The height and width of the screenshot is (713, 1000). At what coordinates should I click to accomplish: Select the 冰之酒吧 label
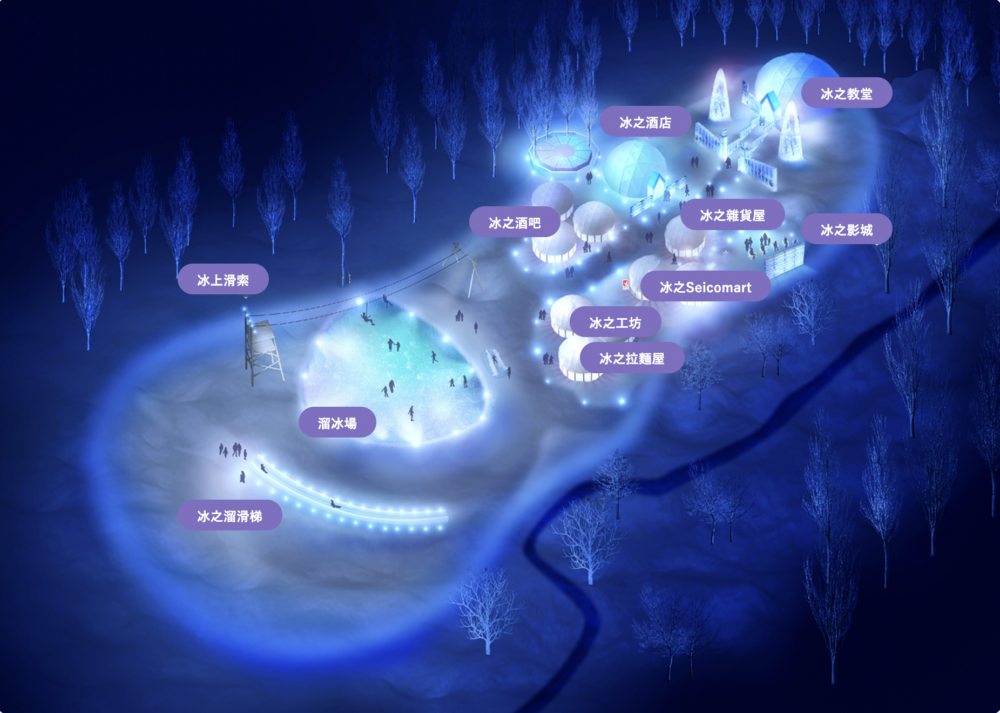pyautogui.click(x=514, y=223)
